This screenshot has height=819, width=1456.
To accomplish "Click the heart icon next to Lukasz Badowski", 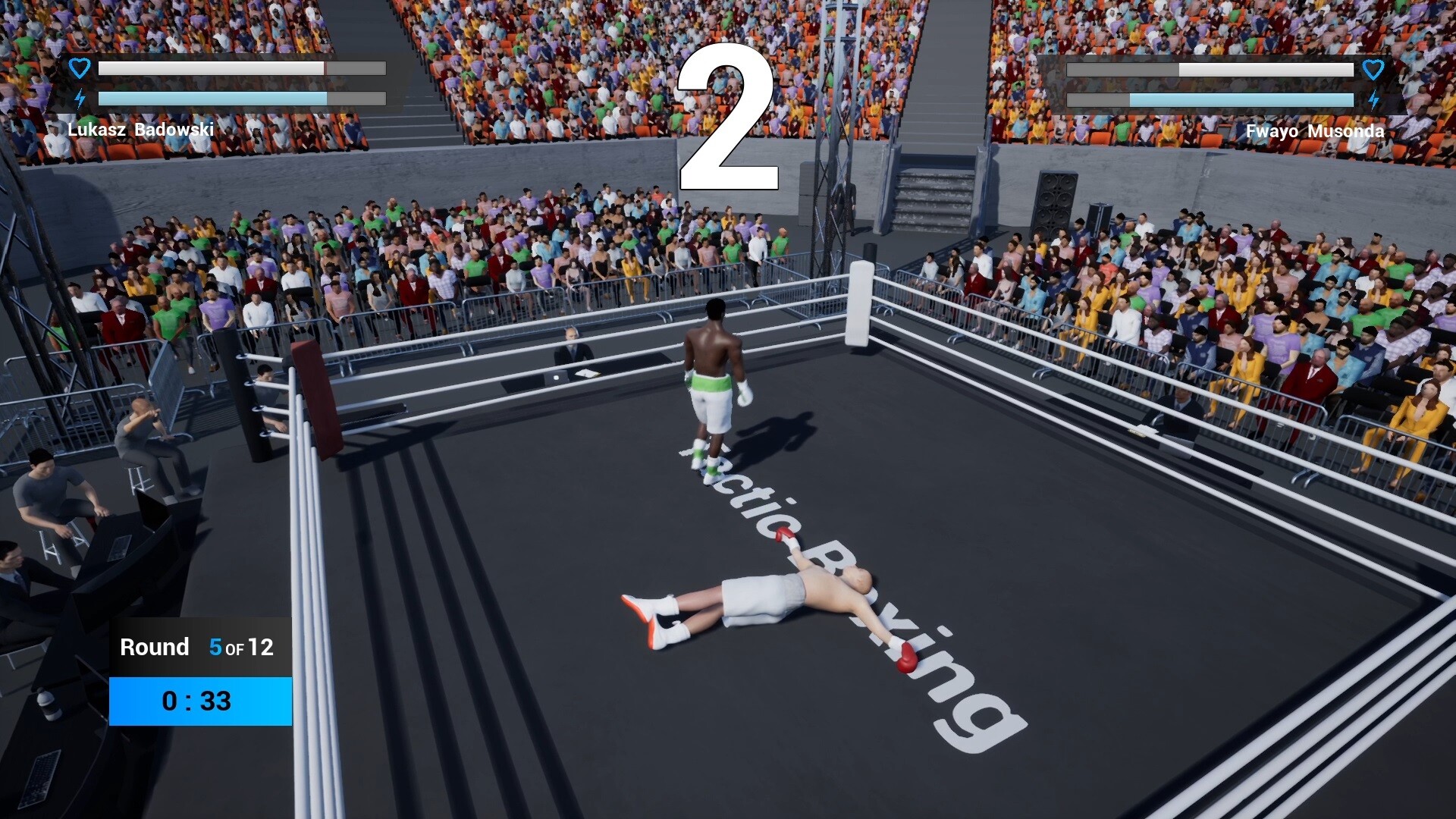I will [79, 67].
